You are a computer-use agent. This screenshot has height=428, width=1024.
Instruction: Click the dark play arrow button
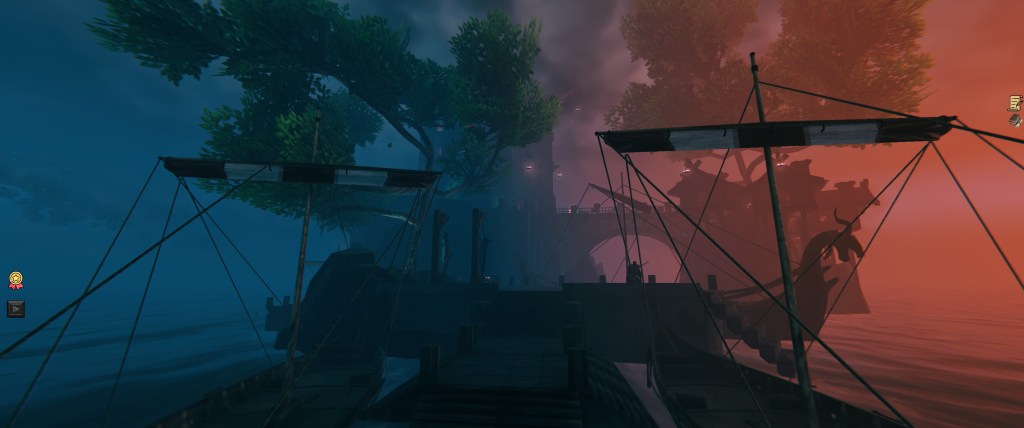[16, 309]
